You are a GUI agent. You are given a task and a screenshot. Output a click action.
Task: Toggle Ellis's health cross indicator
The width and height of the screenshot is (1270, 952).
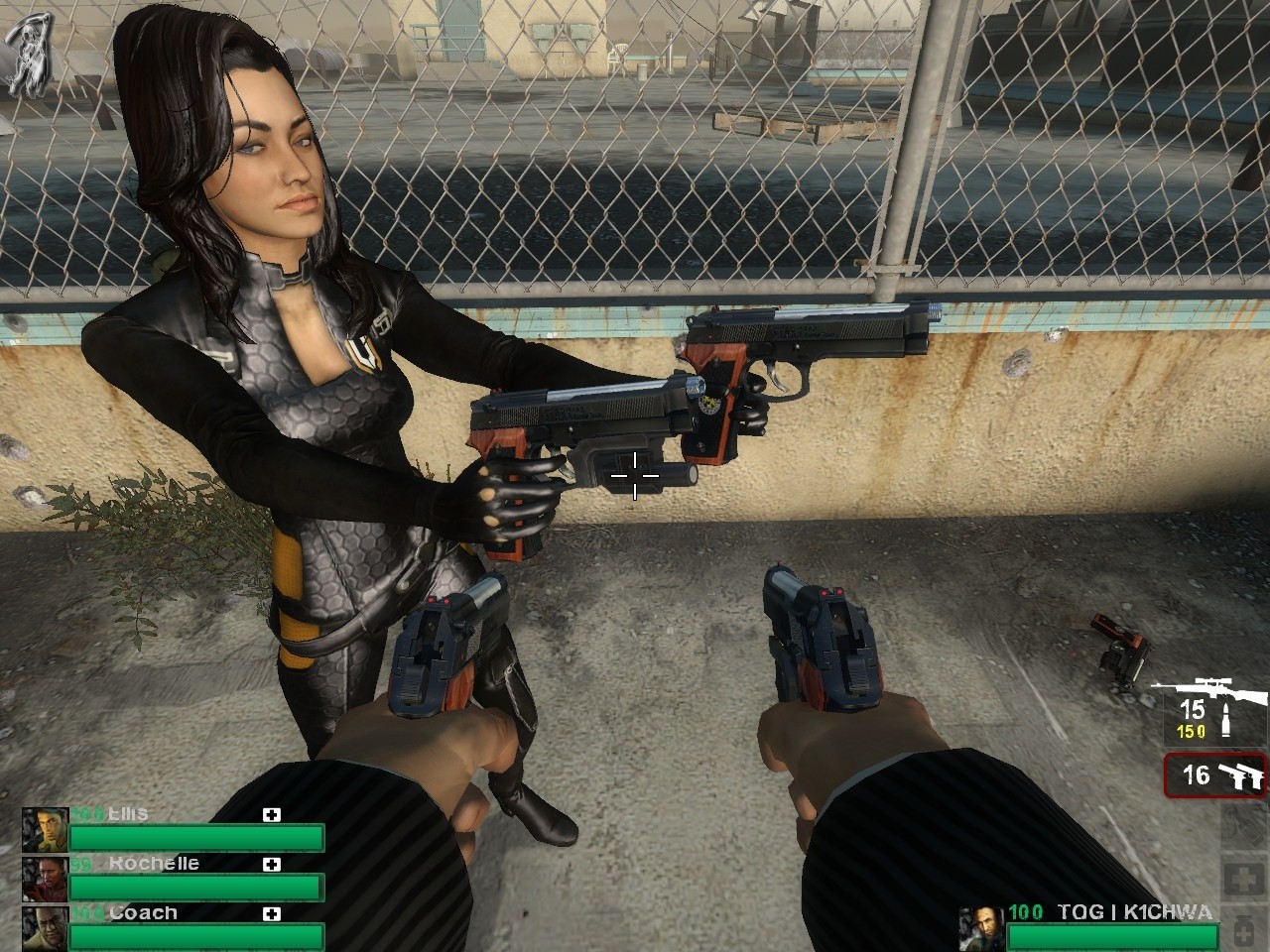click(272, 814)
